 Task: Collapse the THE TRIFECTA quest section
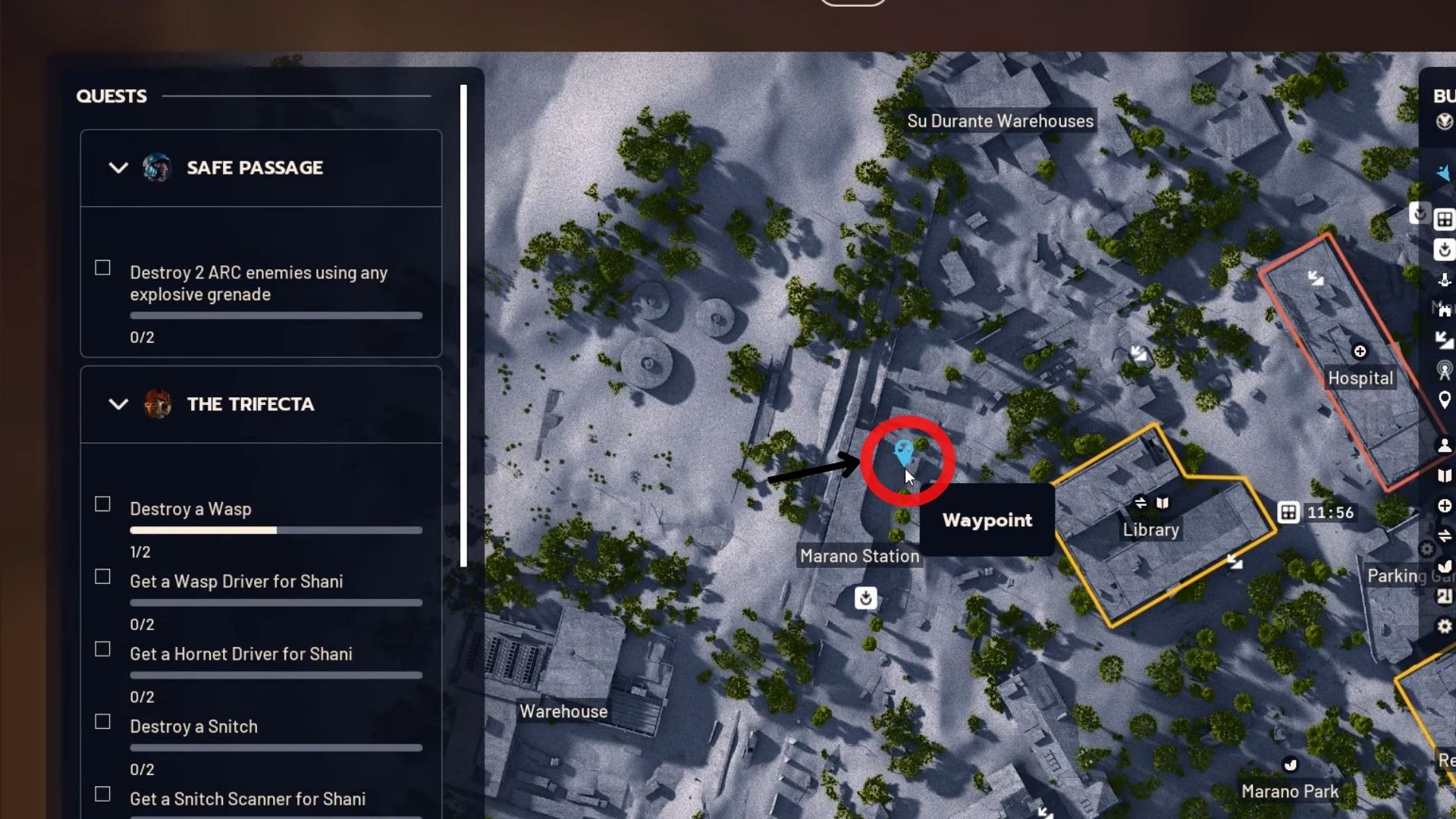118,404
